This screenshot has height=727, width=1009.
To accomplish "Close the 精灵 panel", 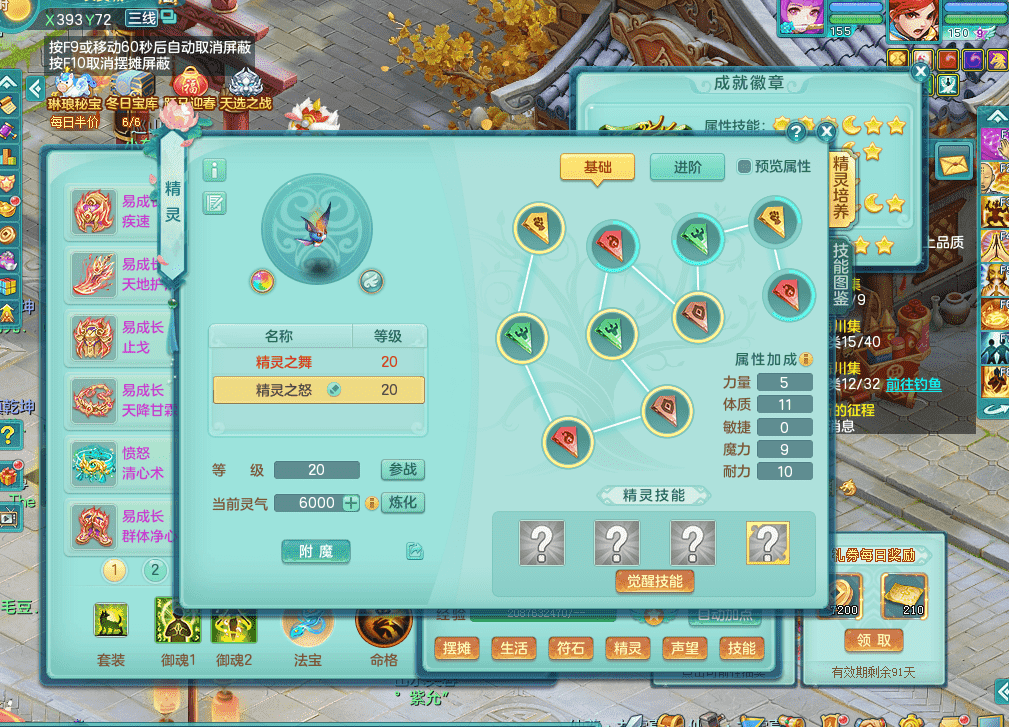I will 826,131.
